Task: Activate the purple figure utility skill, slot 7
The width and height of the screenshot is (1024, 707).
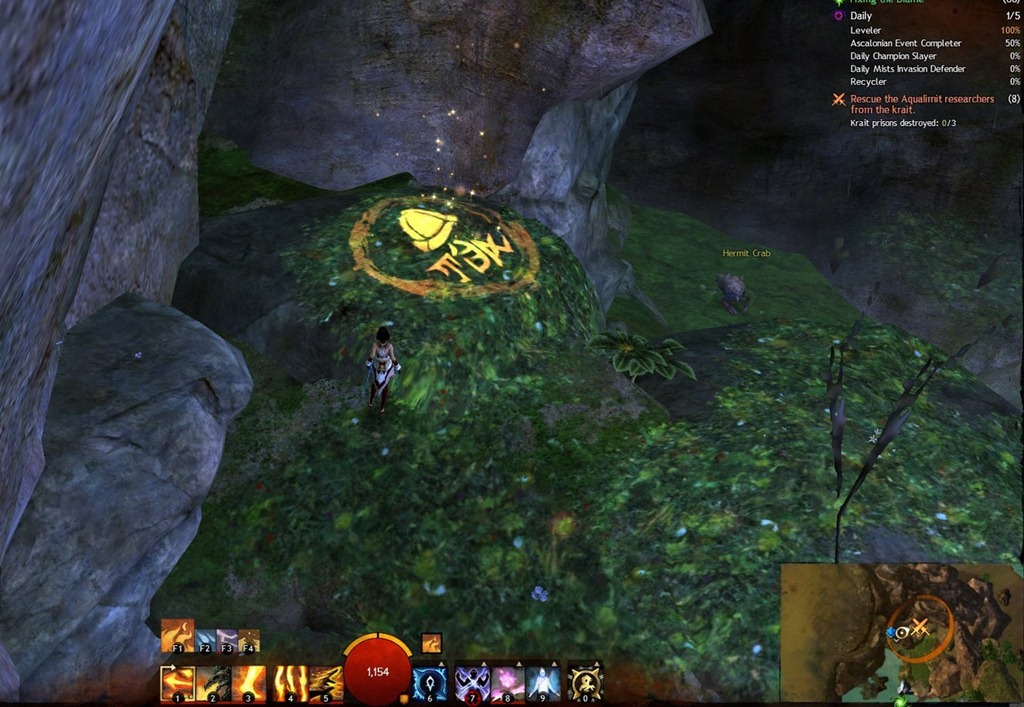Action: (471, 683)
